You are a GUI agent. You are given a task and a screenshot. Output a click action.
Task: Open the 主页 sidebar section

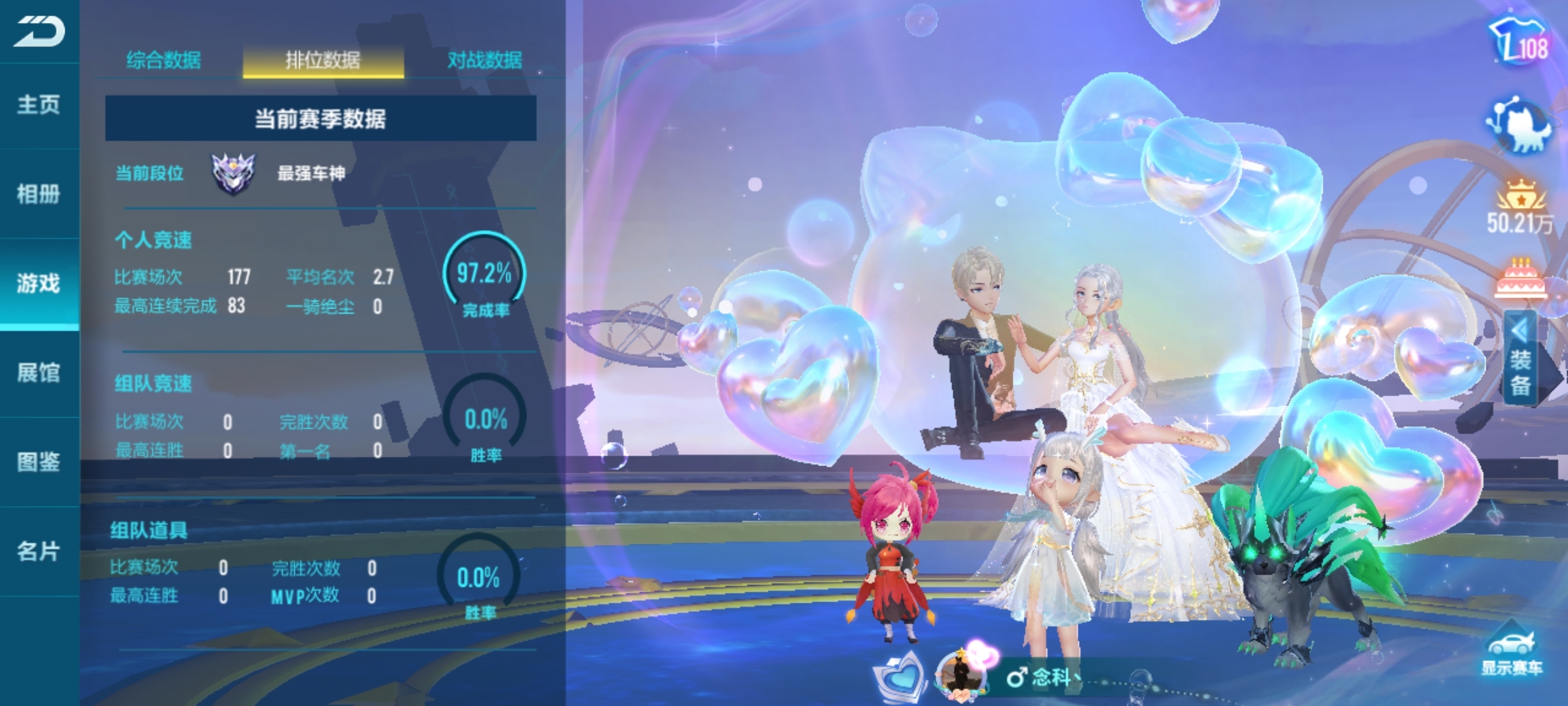tap(39, 105)
